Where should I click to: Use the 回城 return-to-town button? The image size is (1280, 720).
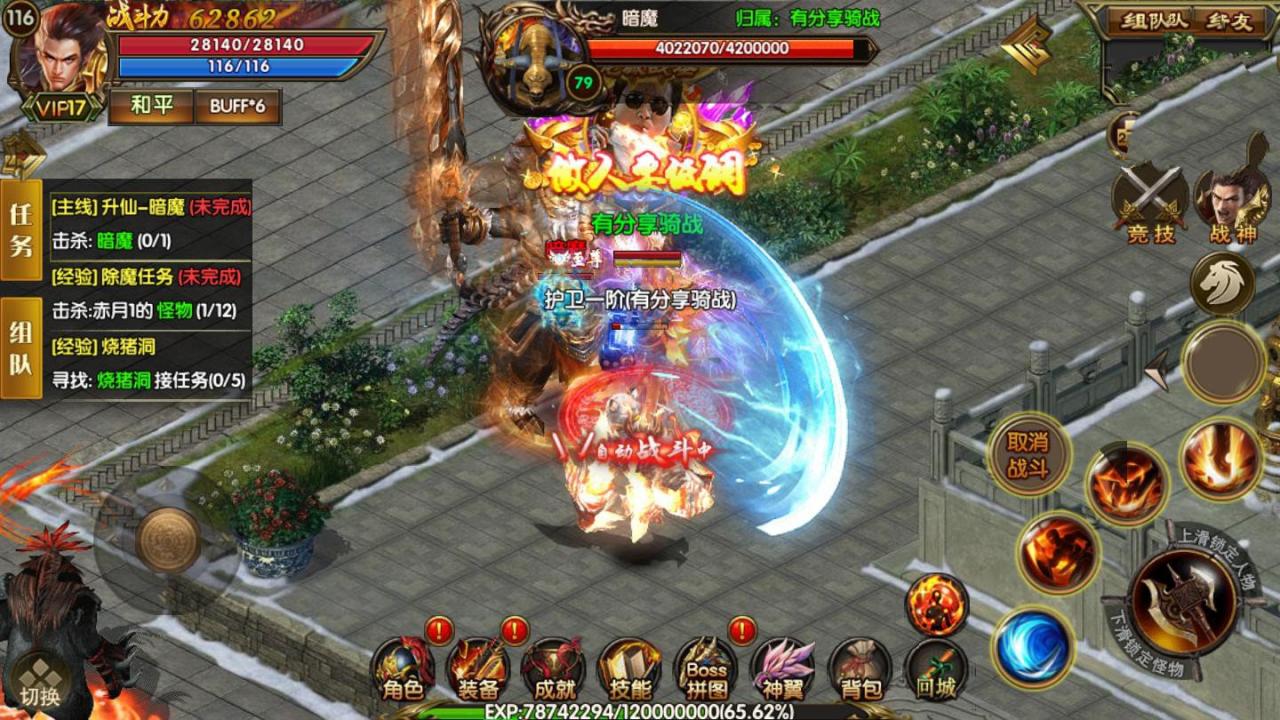point(935,668)
